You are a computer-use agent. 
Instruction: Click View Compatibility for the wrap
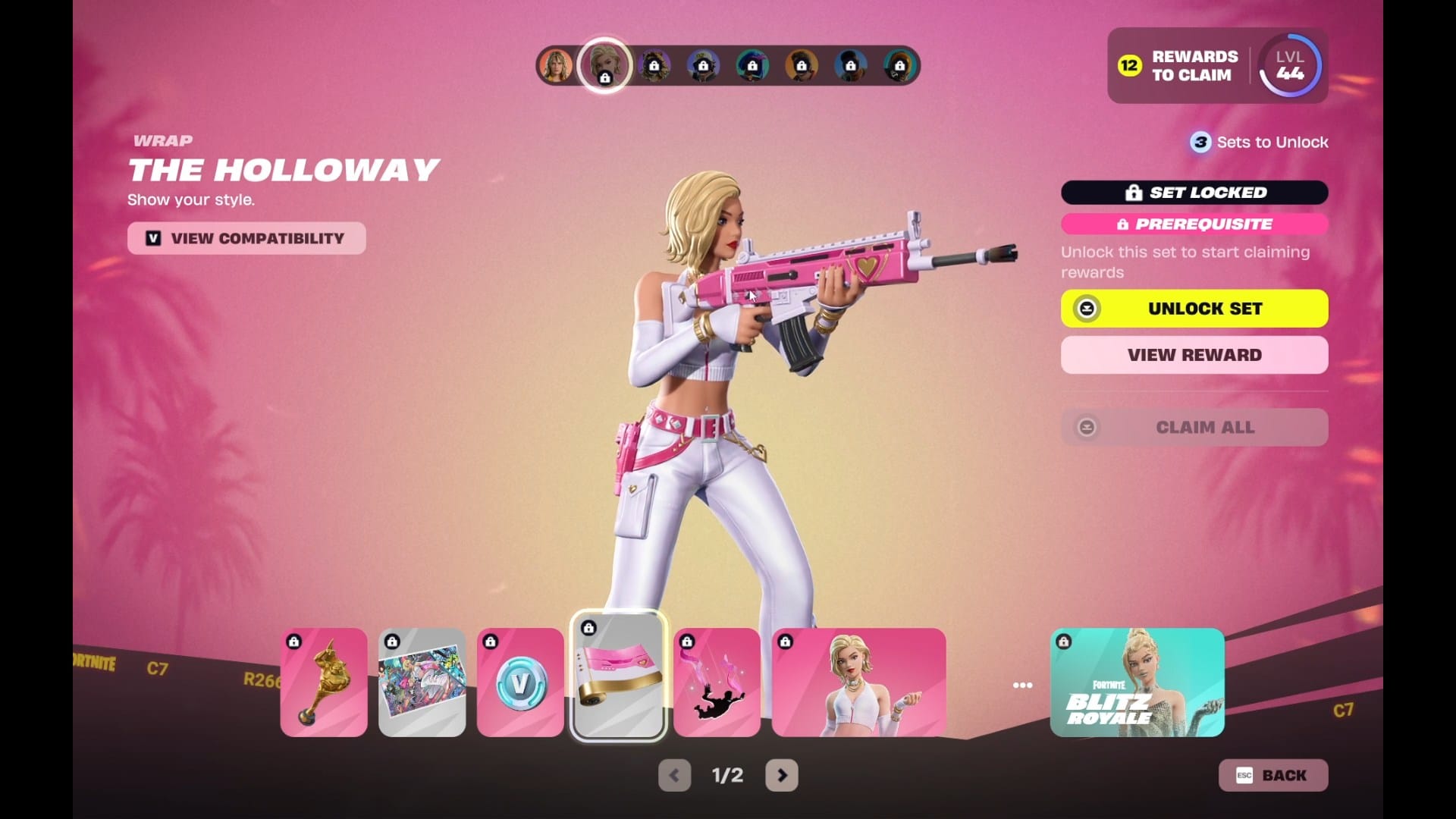click(246, 238)
